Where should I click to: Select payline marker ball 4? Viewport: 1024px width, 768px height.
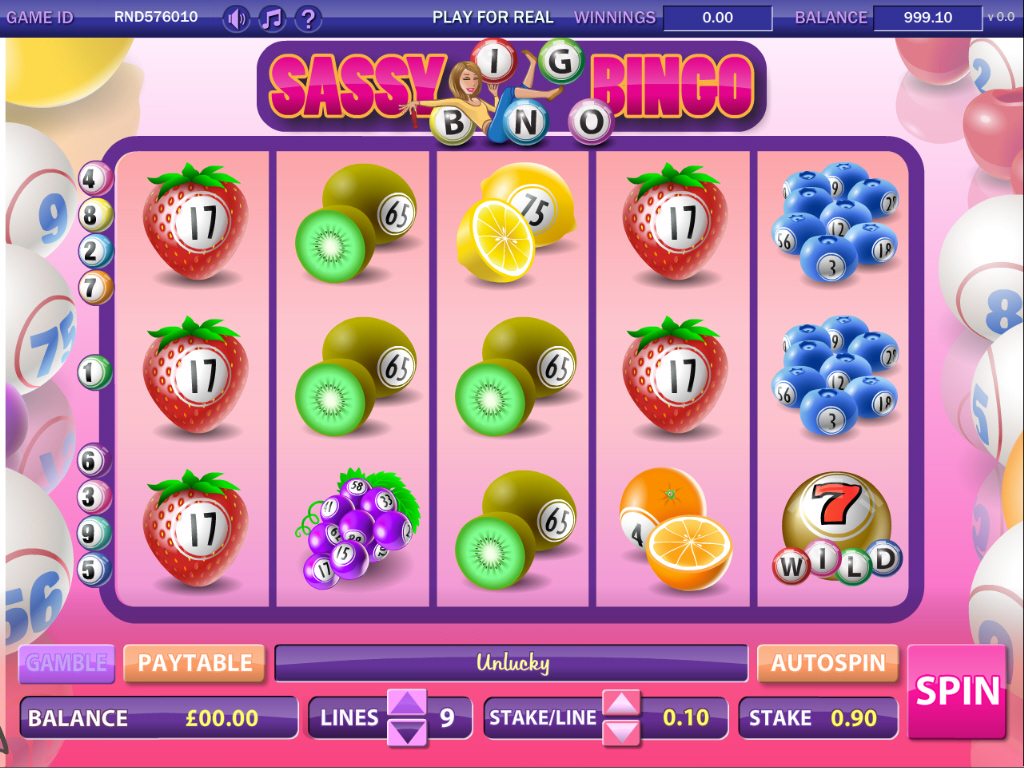(x=94, y=179)
